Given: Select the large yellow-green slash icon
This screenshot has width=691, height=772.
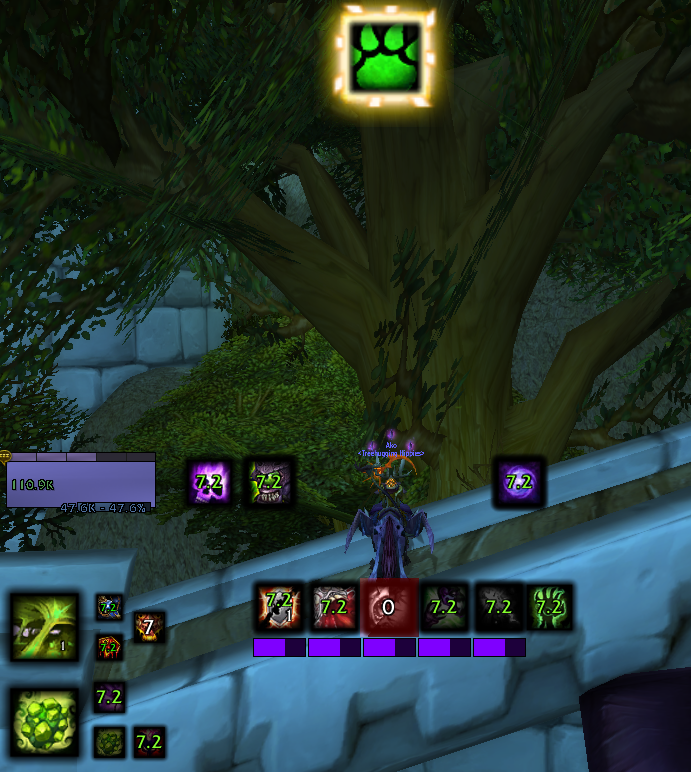Looking at the screenshot, I should [x=44, y=627].
